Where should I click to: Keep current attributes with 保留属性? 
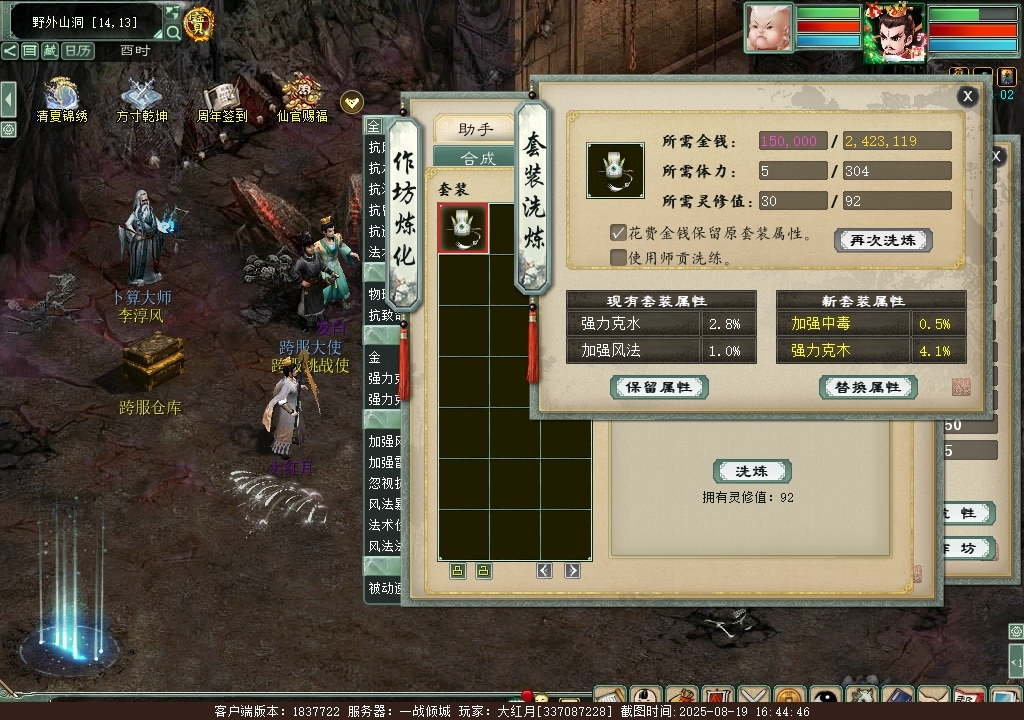[659, 387]
